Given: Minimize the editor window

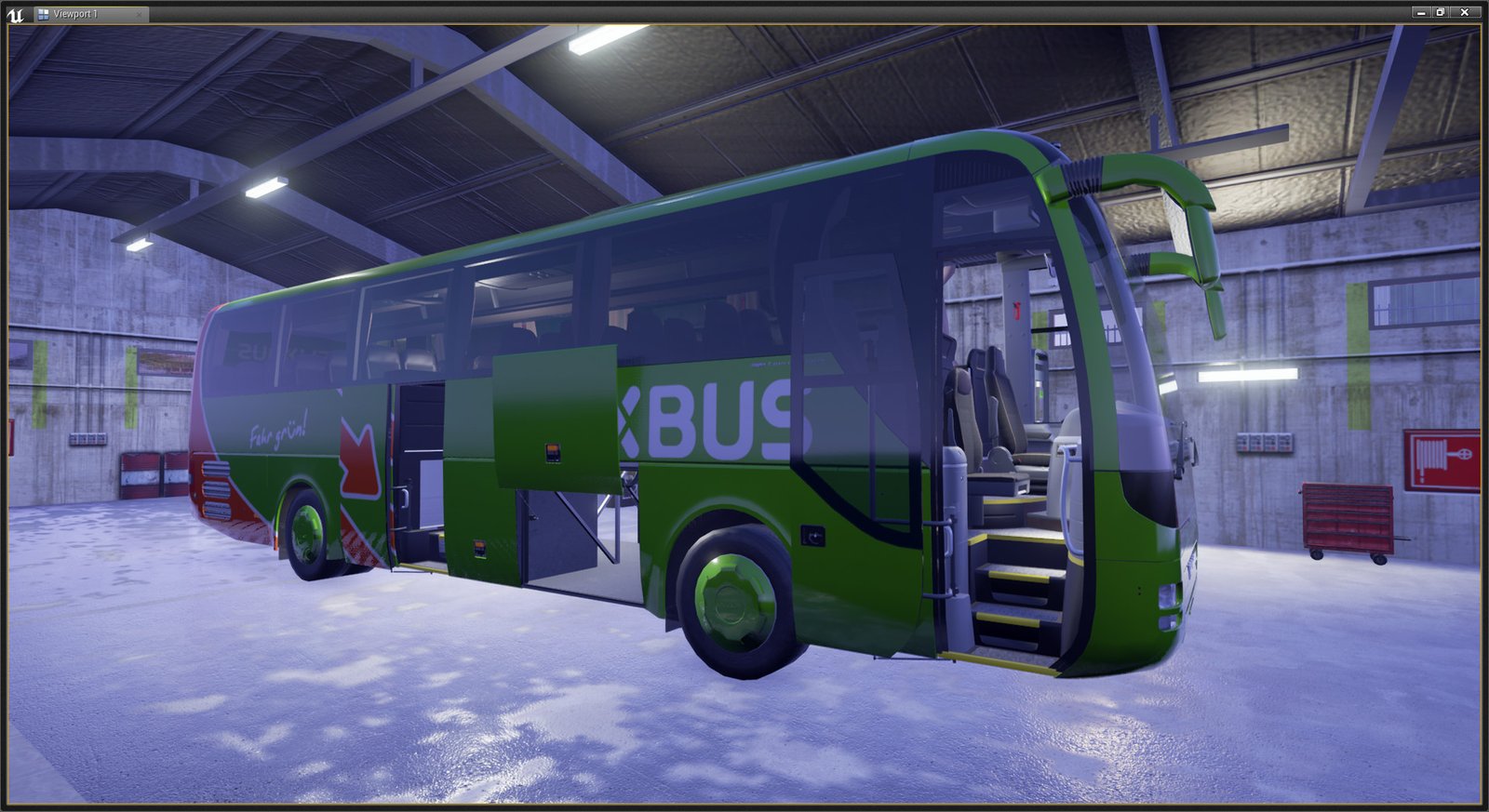Looking at the screenshot, I should tap(1421, 12).
